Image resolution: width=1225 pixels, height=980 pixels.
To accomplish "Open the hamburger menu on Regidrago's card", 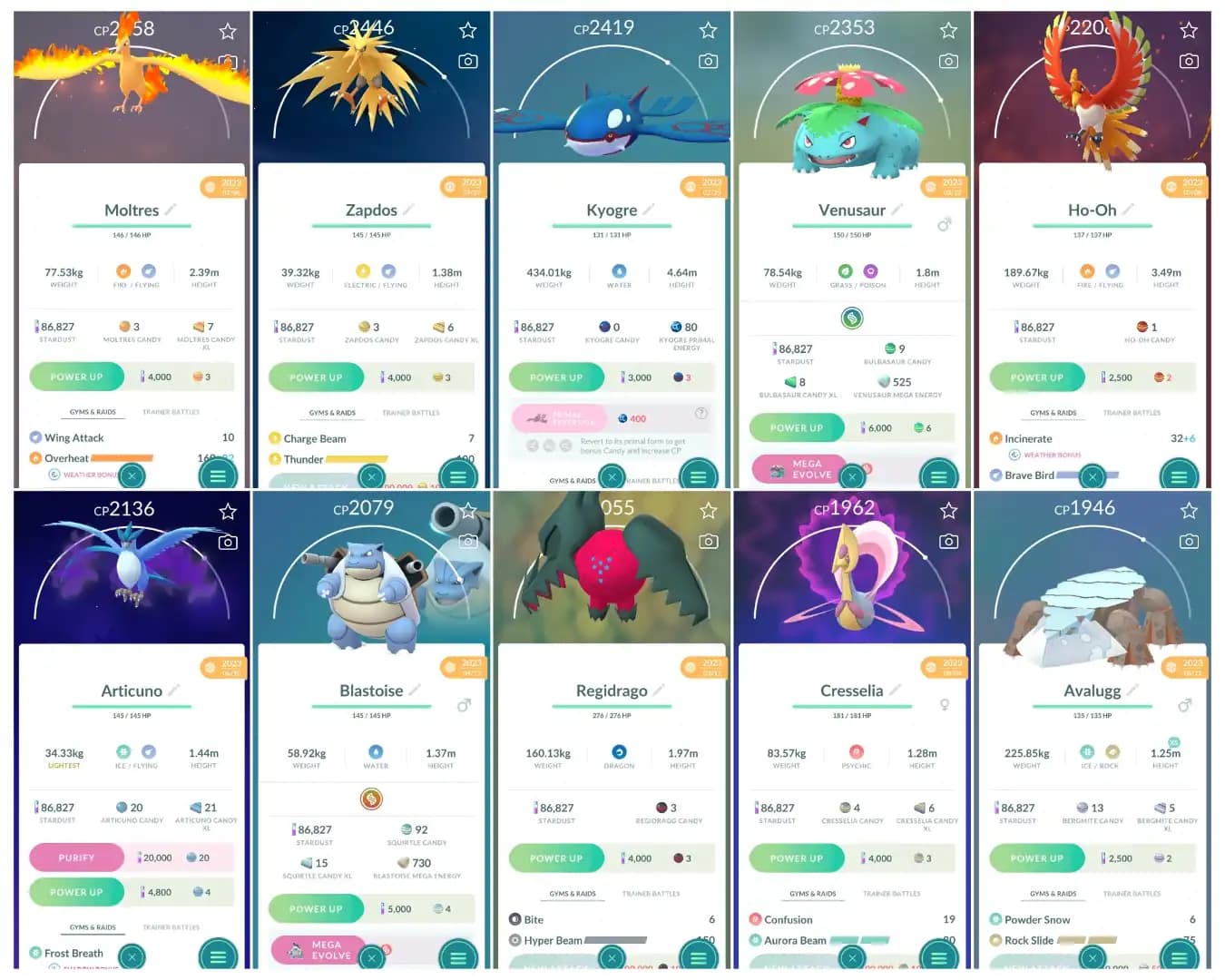I will click(698, 956).
